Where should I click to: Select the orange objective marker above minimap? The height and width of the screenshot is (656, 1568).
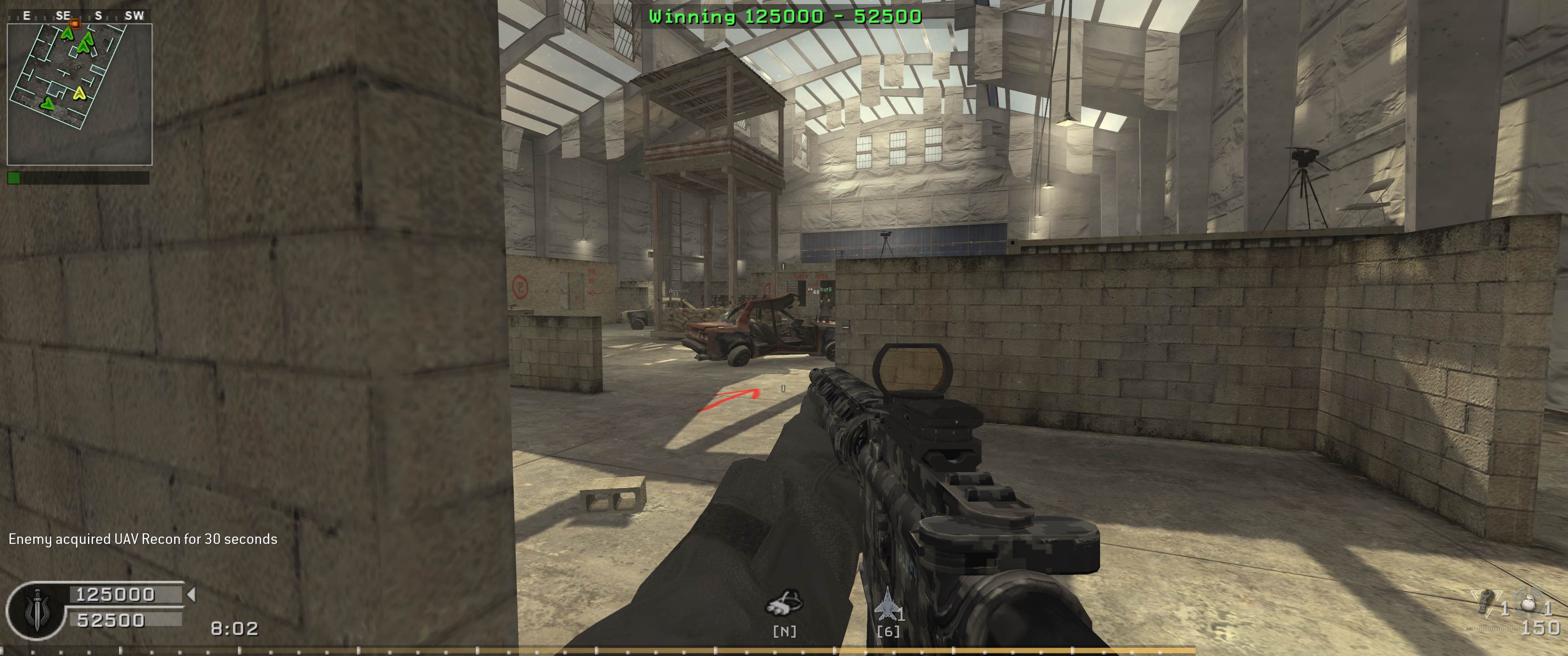point(75,23)
